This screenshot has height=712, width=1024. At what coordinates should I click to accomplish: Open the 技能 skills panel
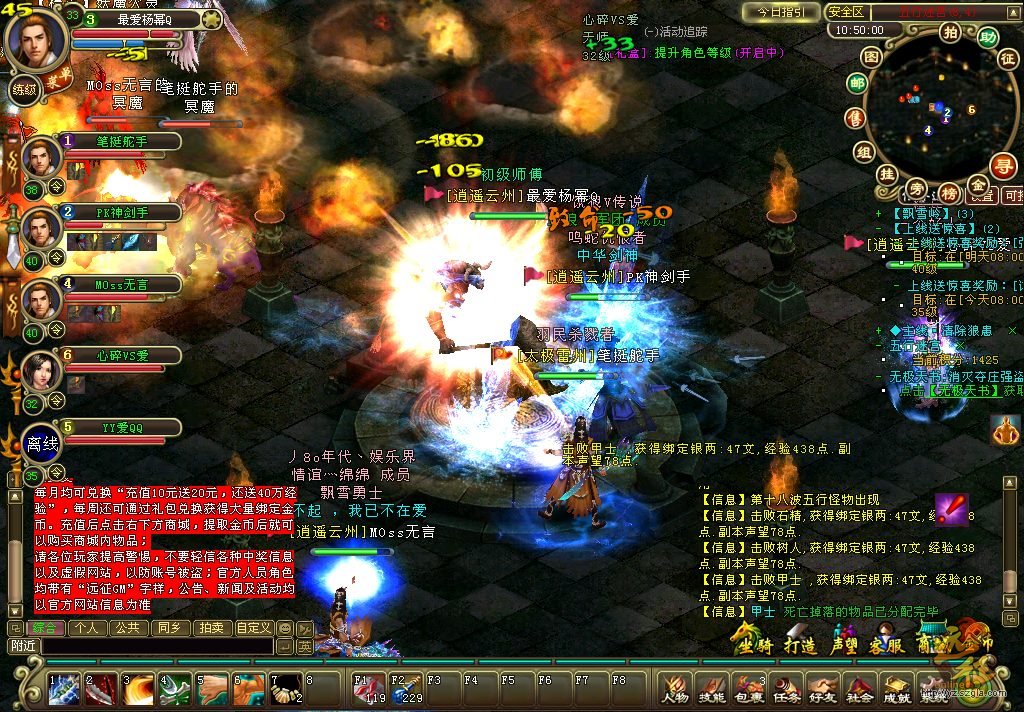tap(711, 689)
